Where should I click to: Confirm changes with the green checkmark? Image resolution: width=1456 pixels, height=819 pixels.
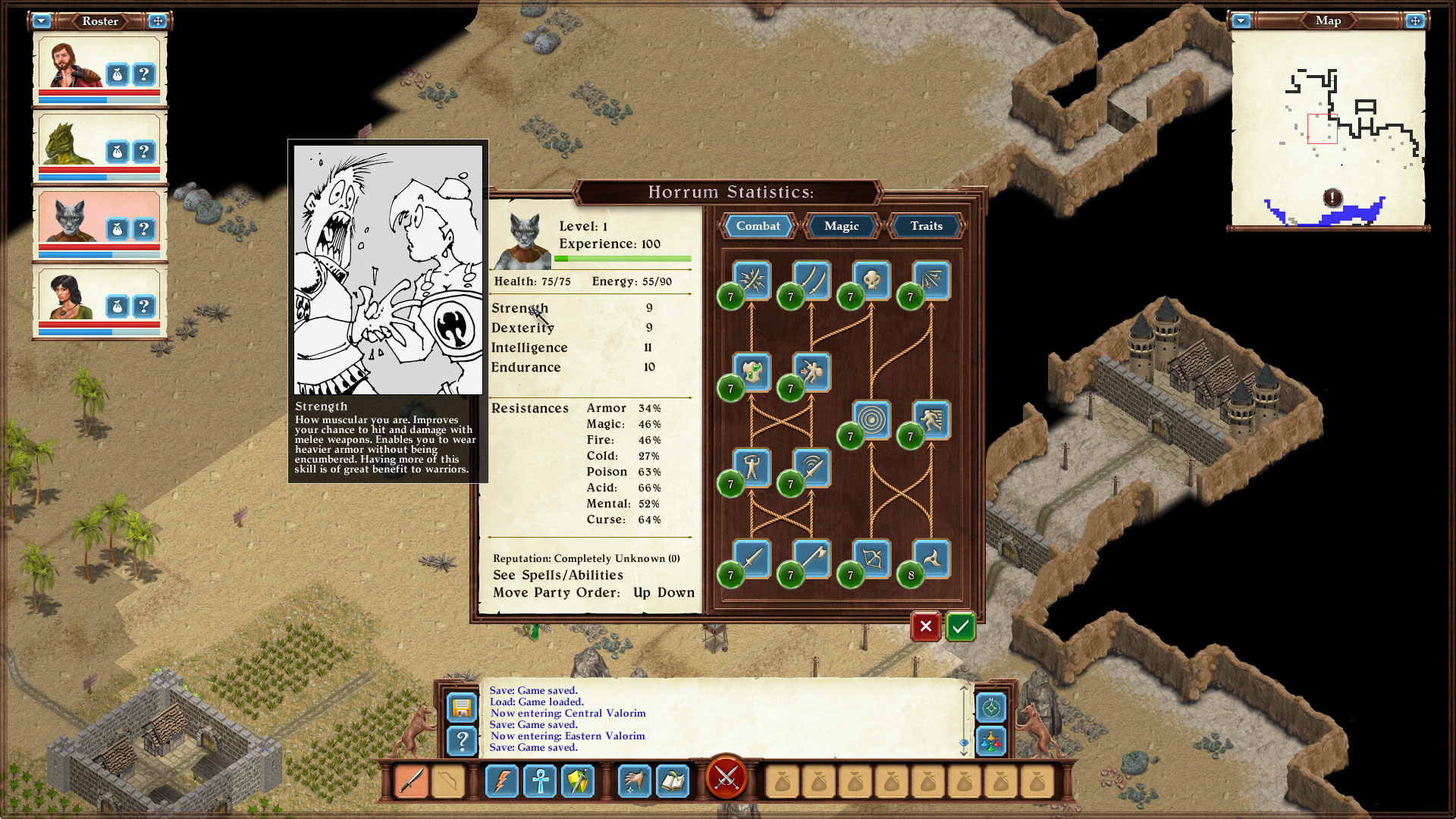click(x=959, y=627)
